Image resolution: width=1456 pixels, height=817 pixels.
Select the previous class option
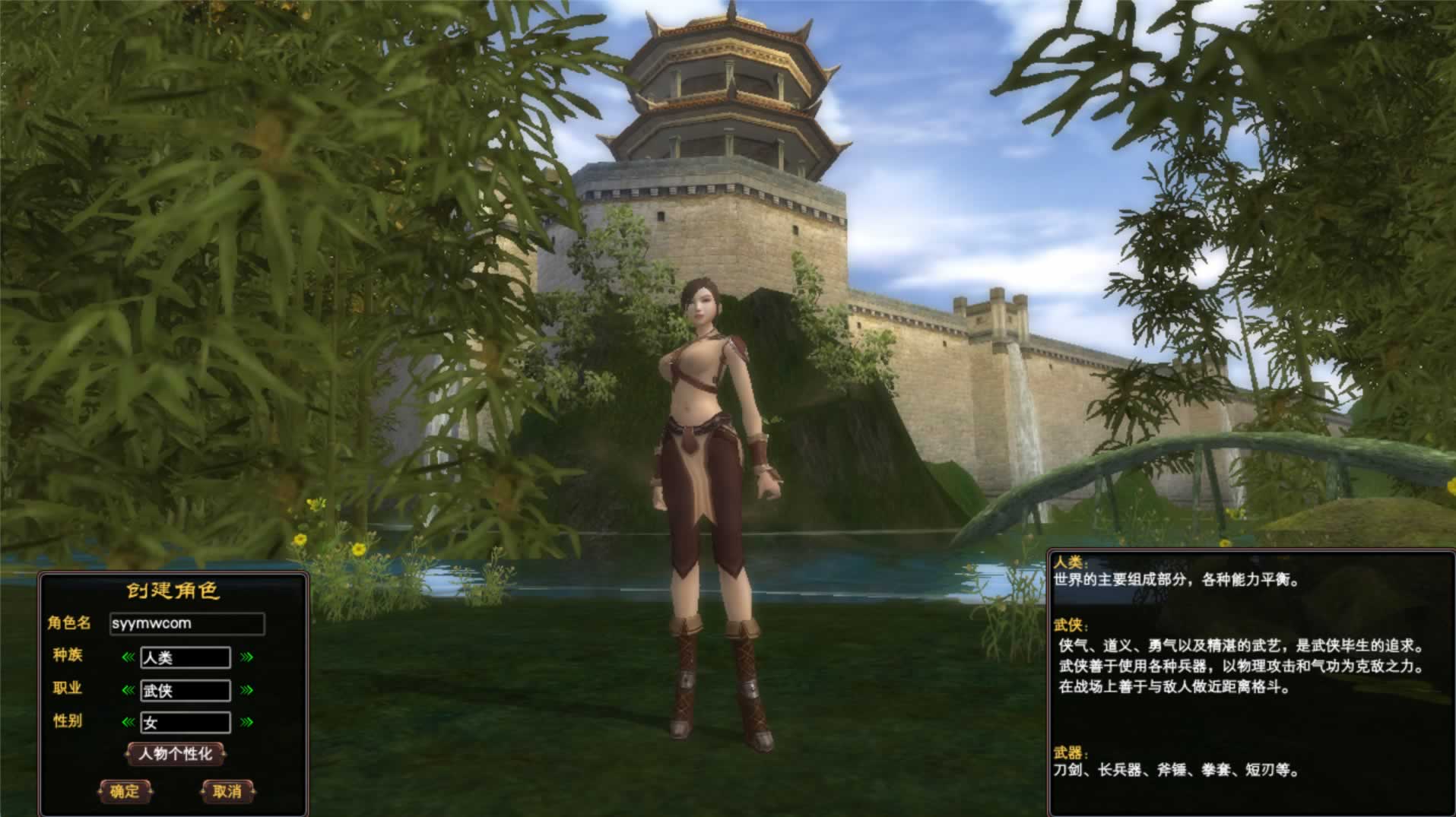pos(128,690)
